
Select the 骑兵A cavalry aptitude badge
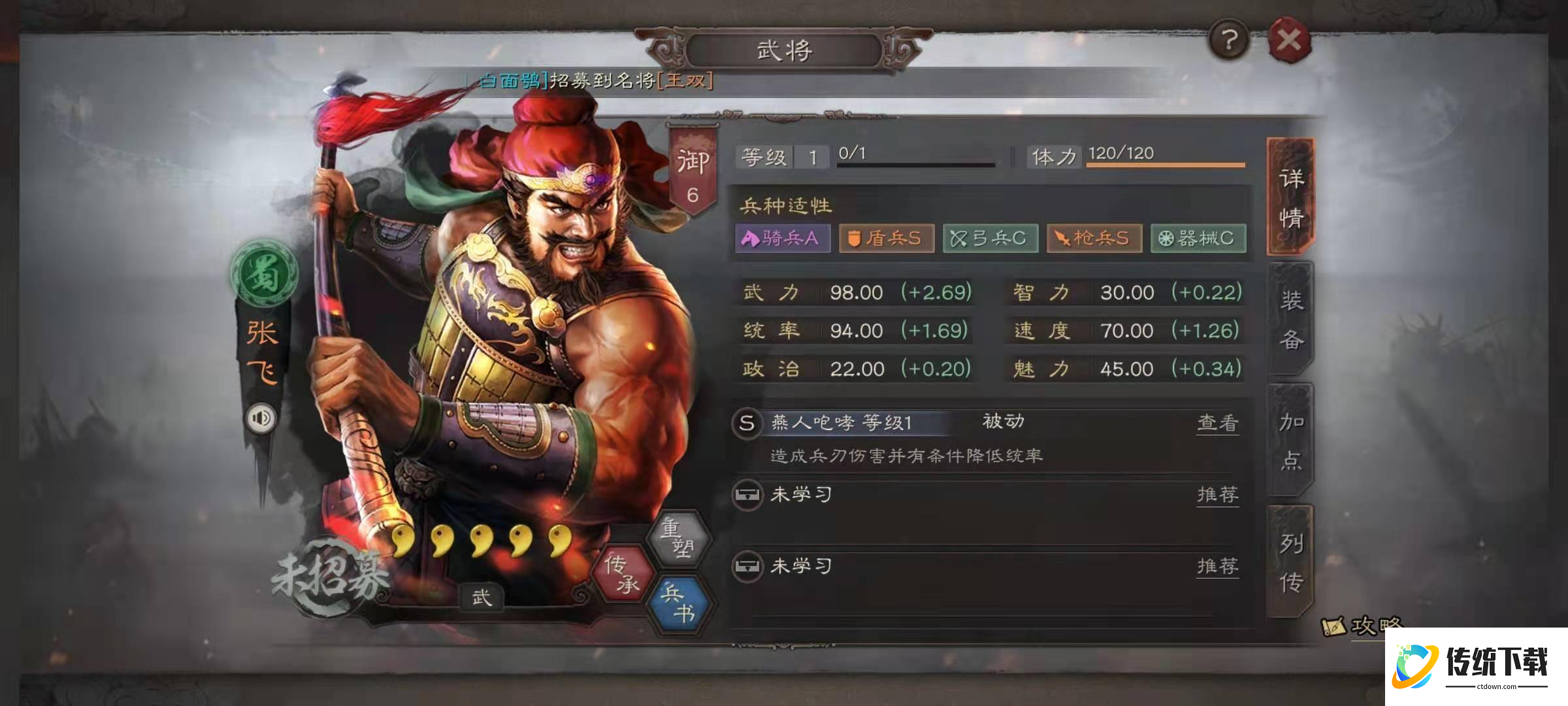pyautogui.click(x=782, y=239)
